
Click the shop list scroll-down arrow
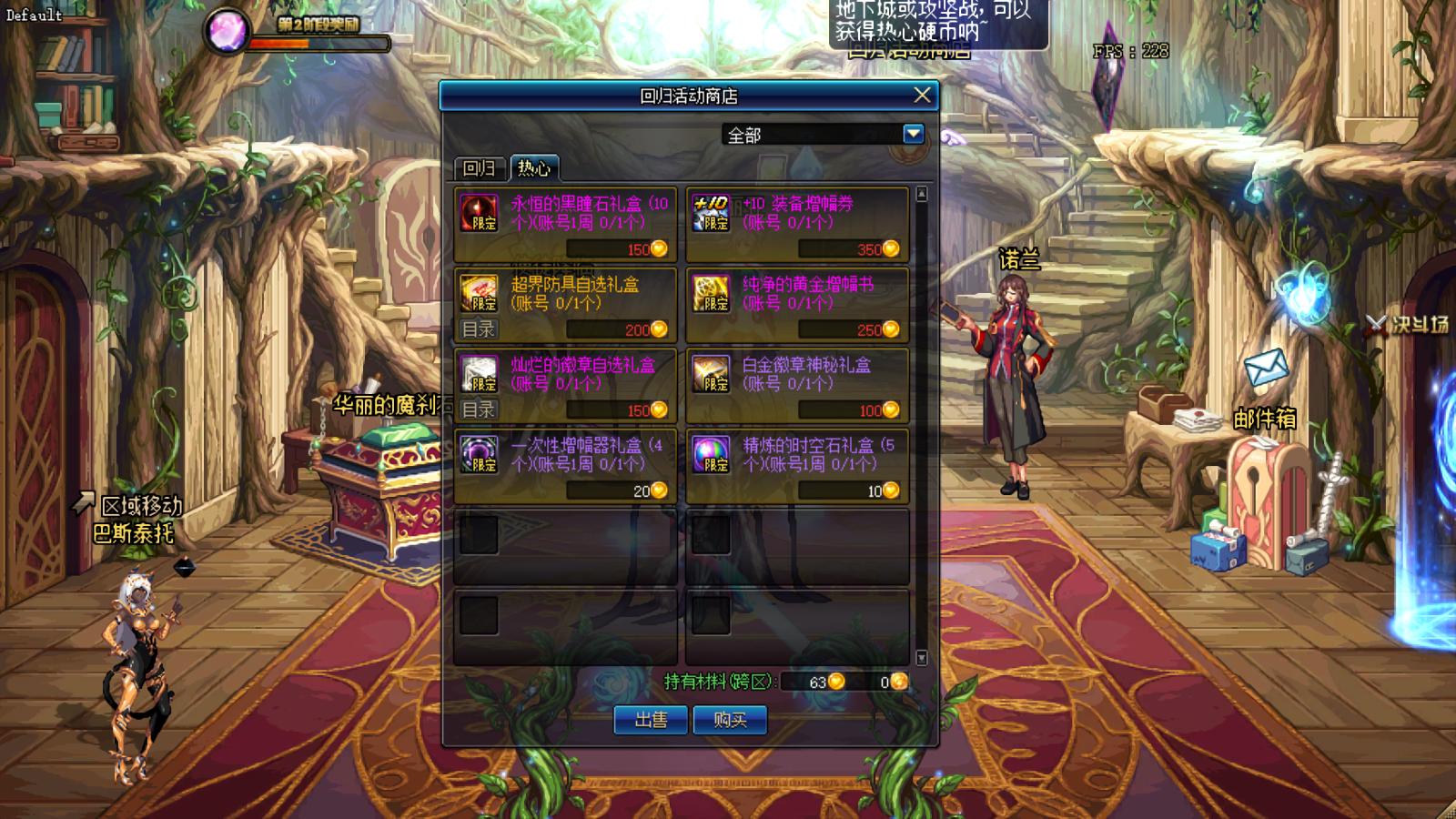click(922, 657)
